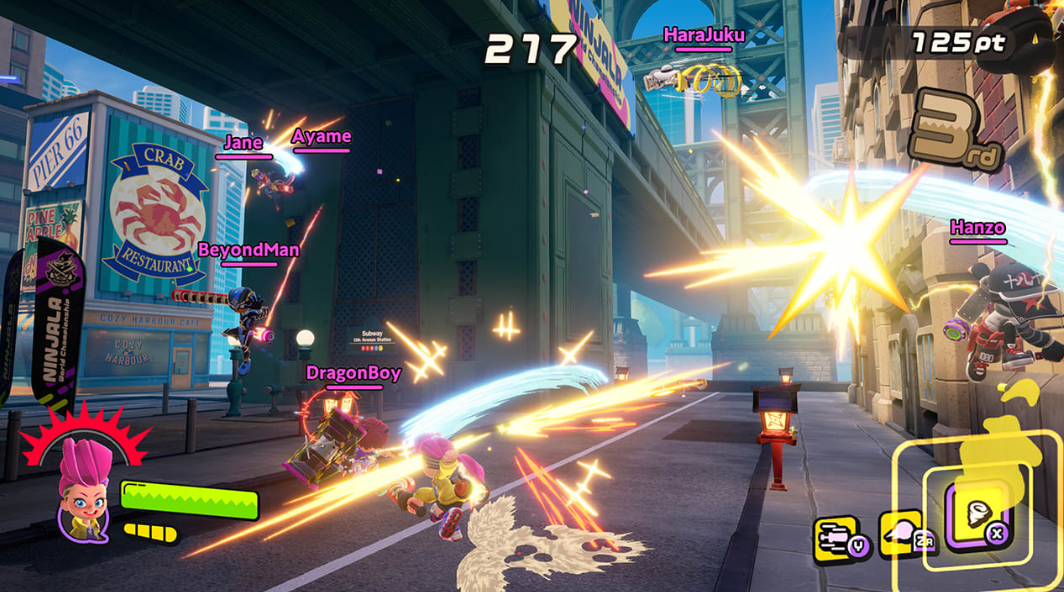Select the Jane player name tag
The height and width of the screenshot is (592, 1064).
click(243, 142)
